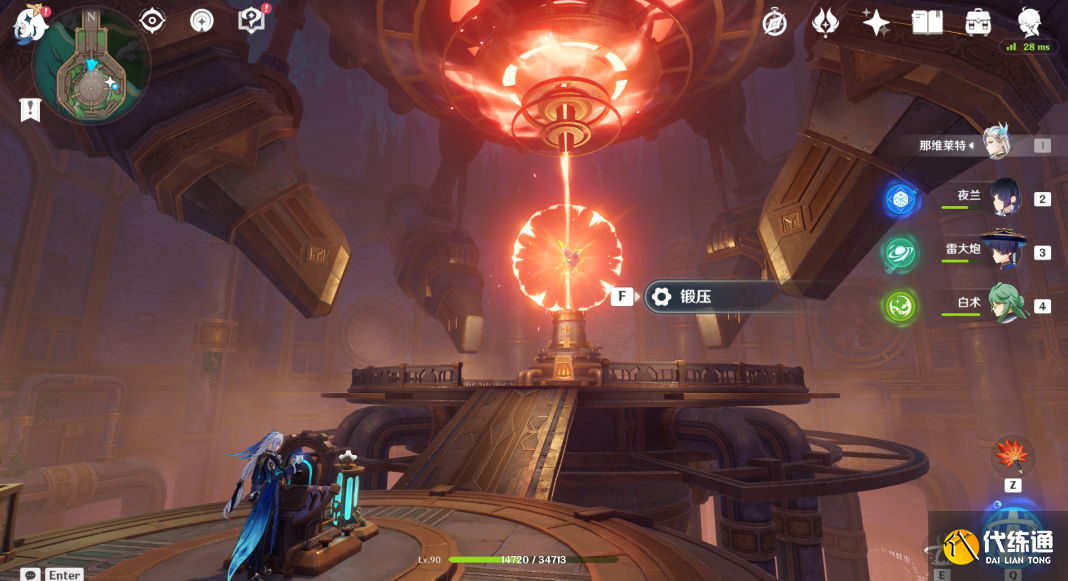Use the red leaf gadget icon
Image resolution: width=1068 pixels, height=581 pixels.
(1012, 456)
